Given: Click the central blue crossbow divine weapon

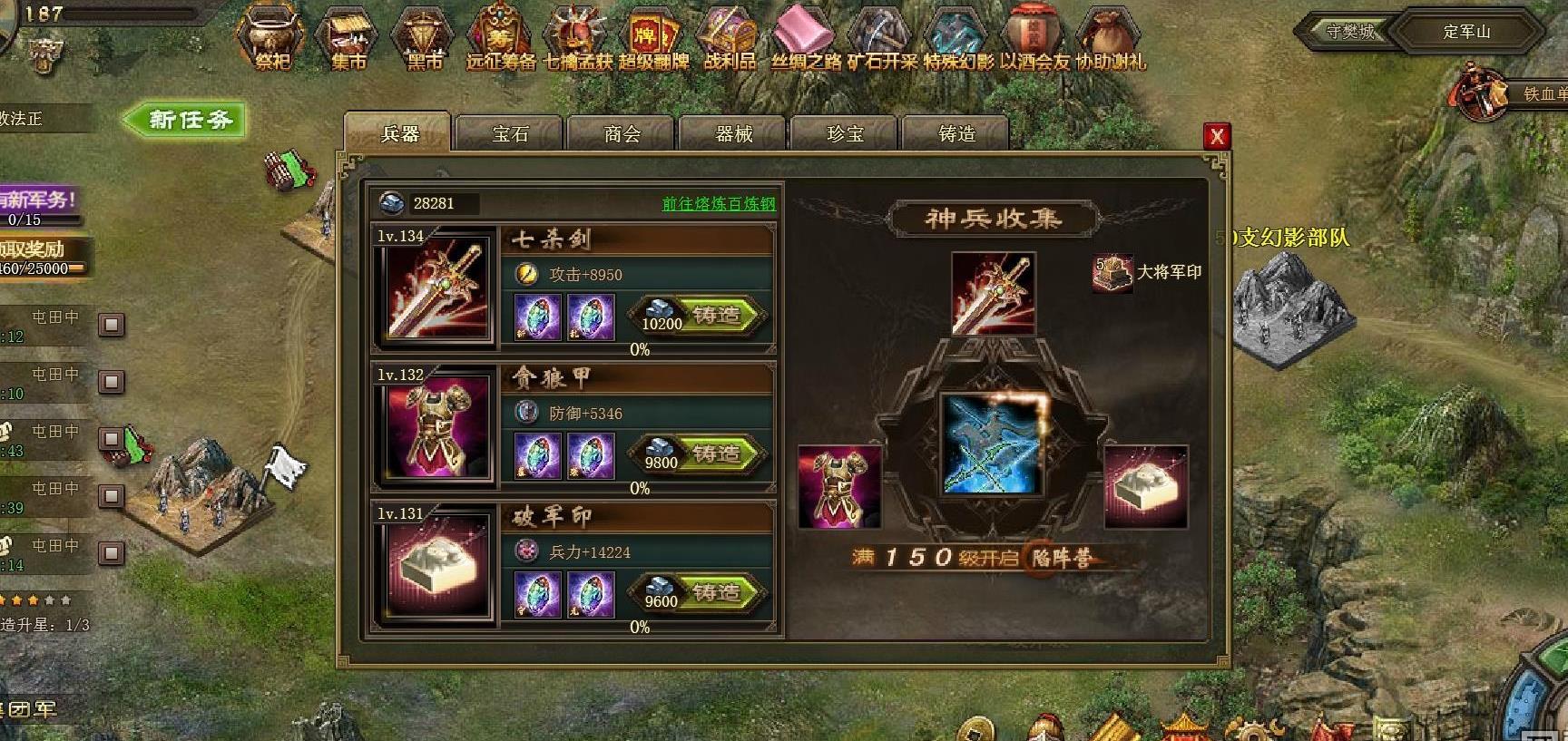Looking at the screenshot, I should pyautogui.click(x=991, y=445).
